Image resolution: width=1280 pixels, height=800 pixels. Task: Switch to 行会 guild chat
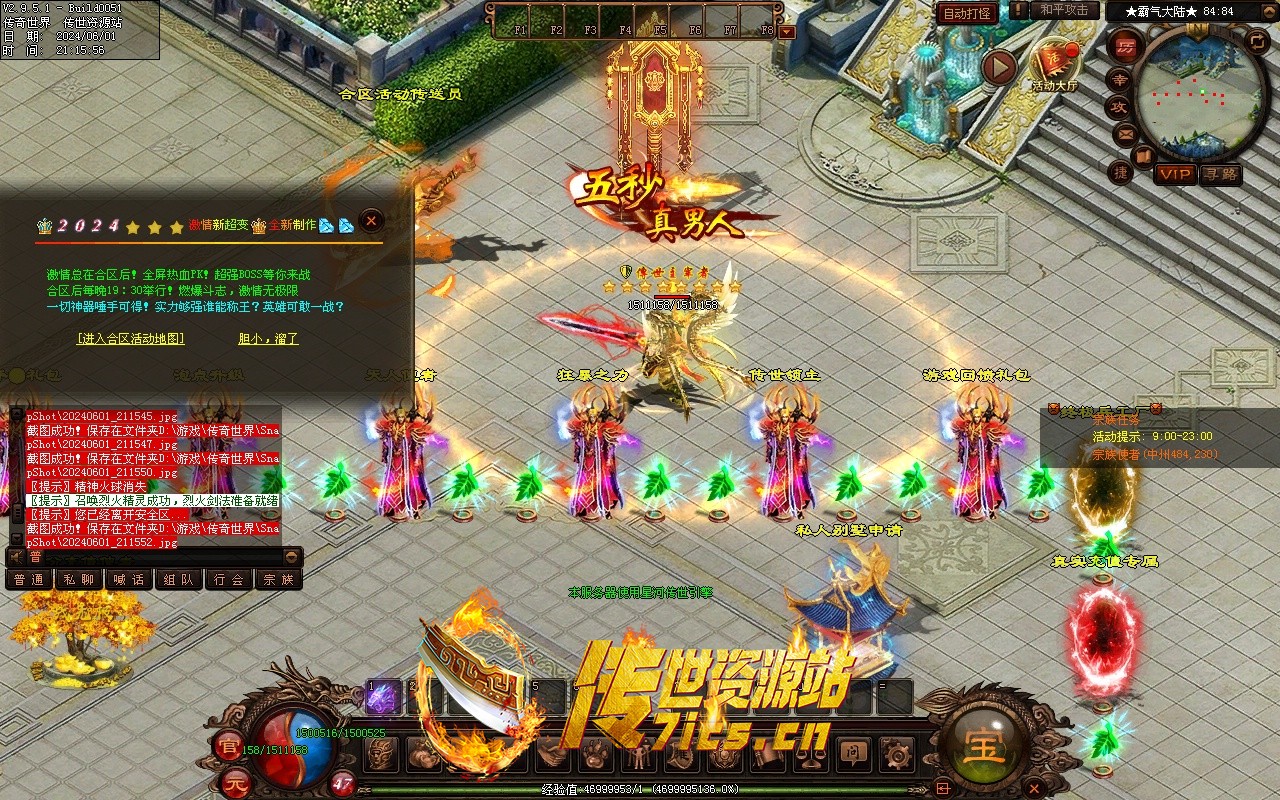tap(229, 579)
